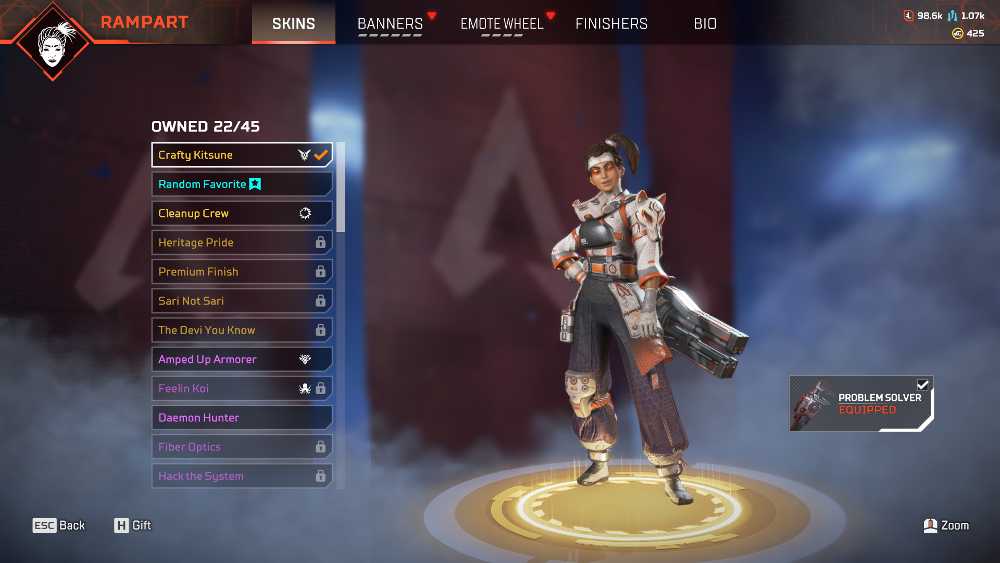Image resolution: width=1000 pixels, height=563 pixels.
Task: Choose the Sari Not Sari skin
Action: [x=242, y=301]
